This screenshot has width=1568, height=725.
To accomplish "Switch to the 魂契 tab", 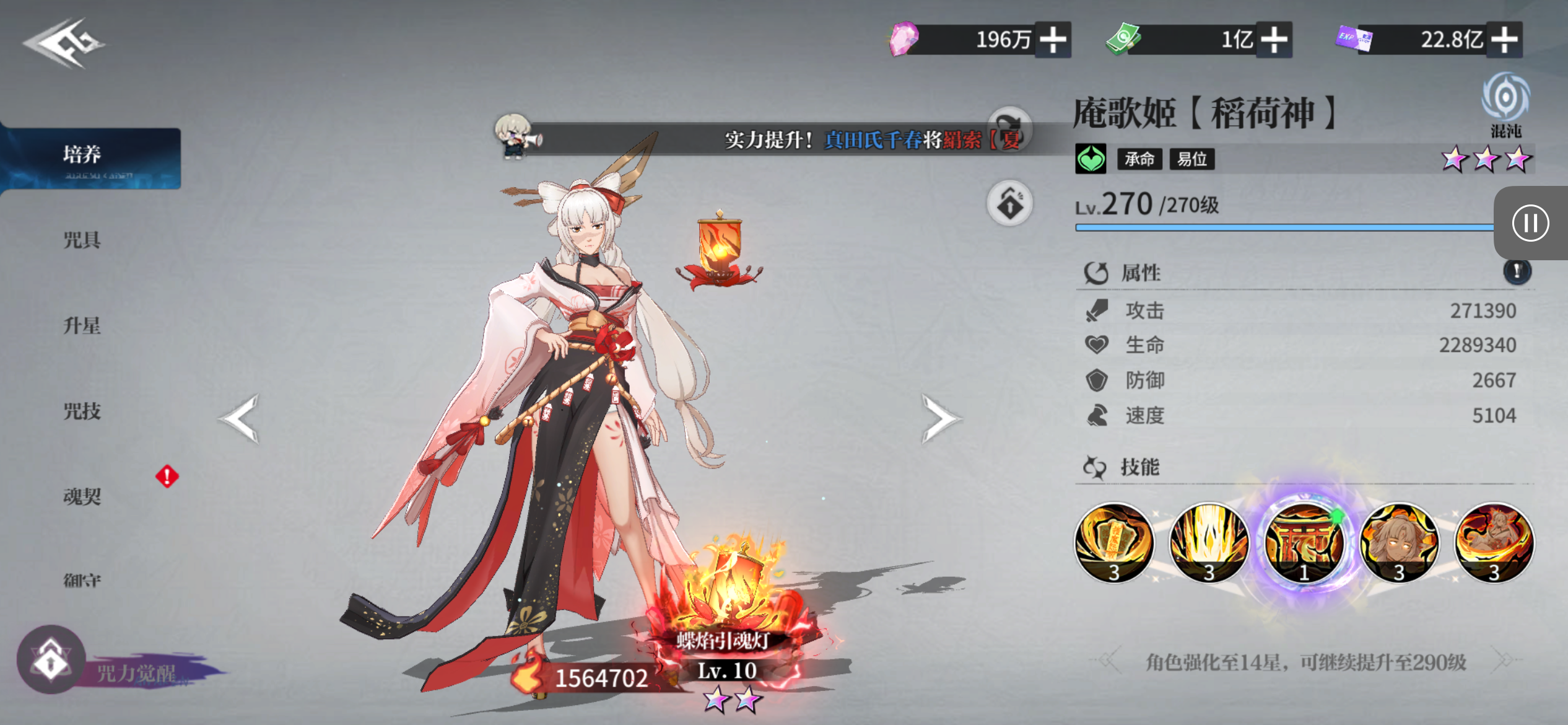I will [x=82, y=496].
